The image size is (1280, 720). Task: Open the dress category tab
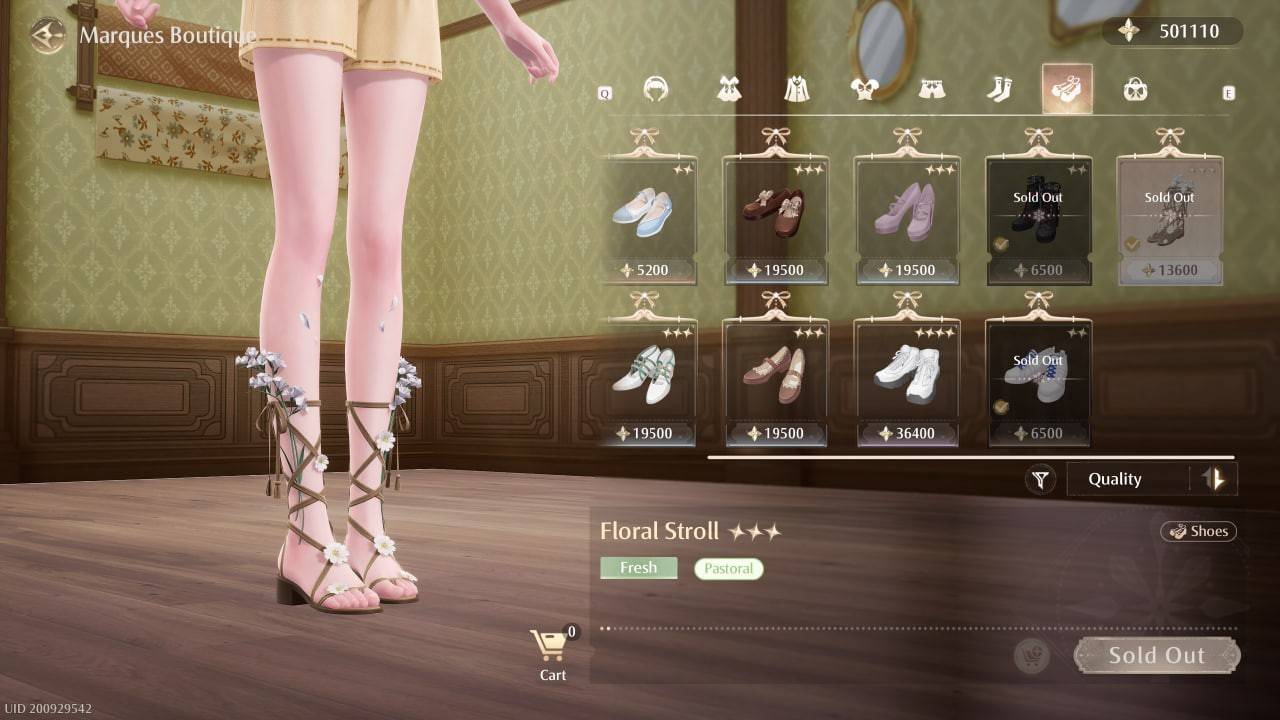click(x=729, y=90)
